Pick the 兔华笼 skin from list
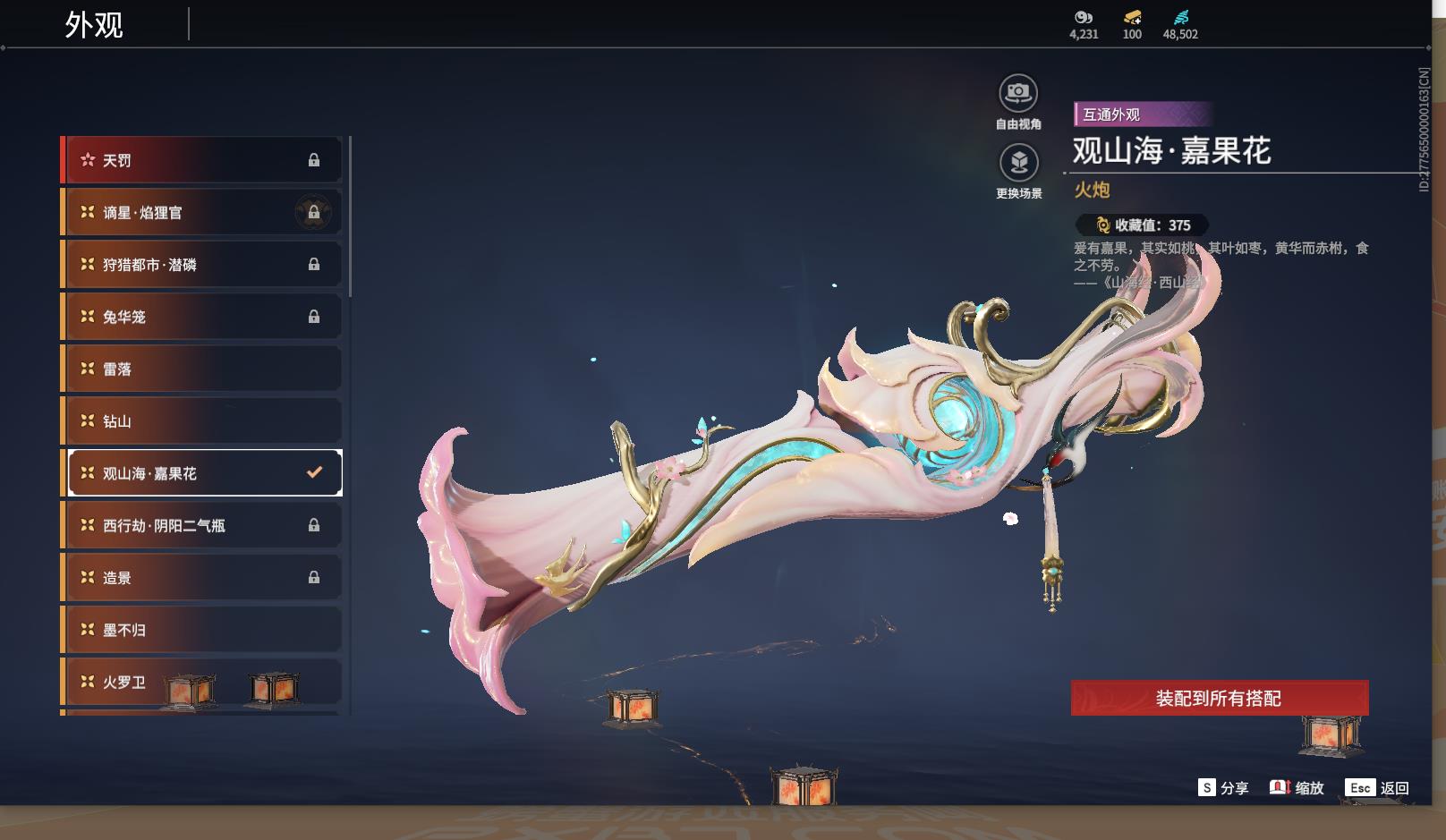Image resolution: width=1446 pixels, height=840 pixels. pos(202,317)
